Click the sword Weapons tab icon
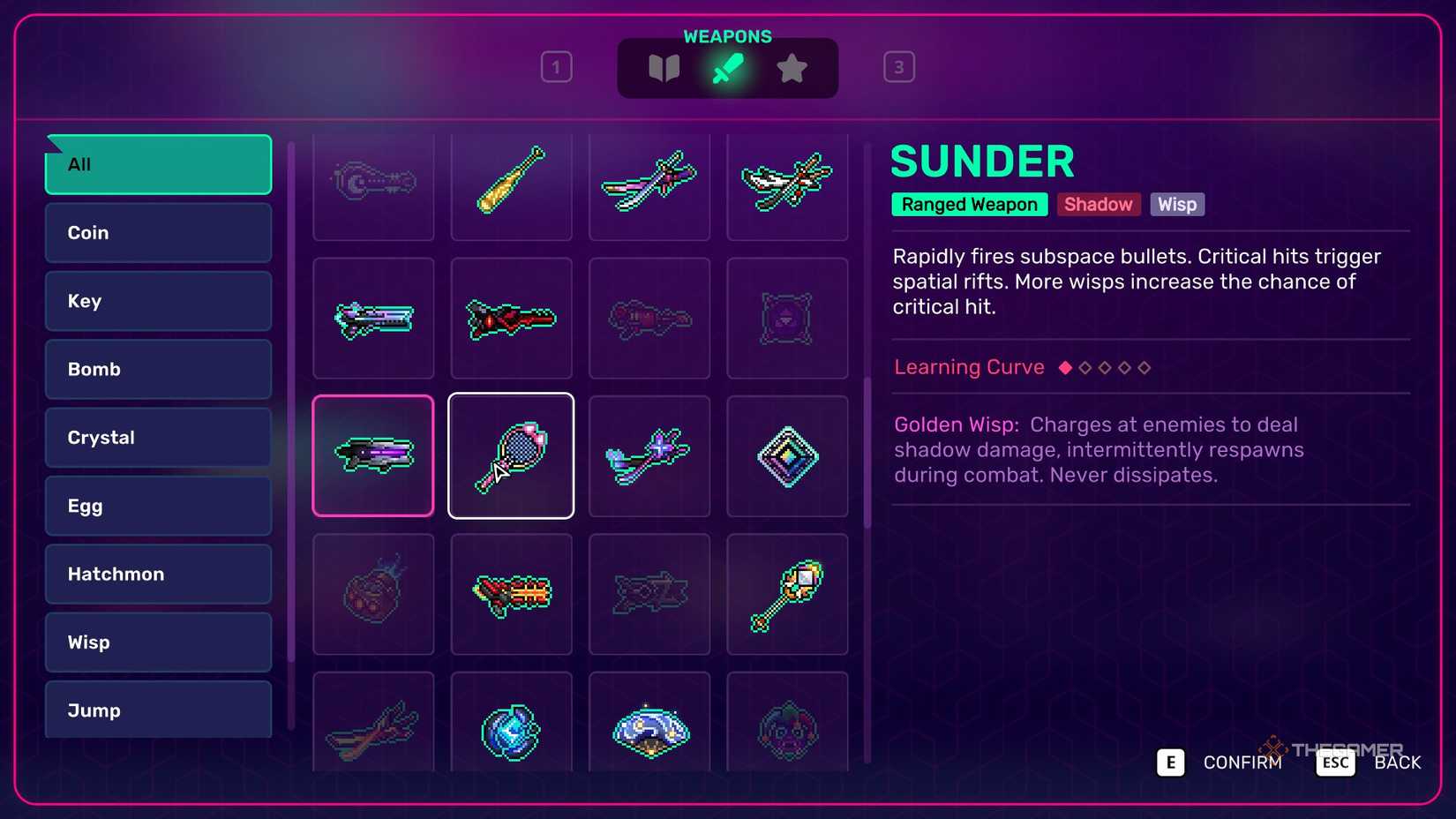The height and width of the screenshot is (819, 1456). tap(728, 67)
